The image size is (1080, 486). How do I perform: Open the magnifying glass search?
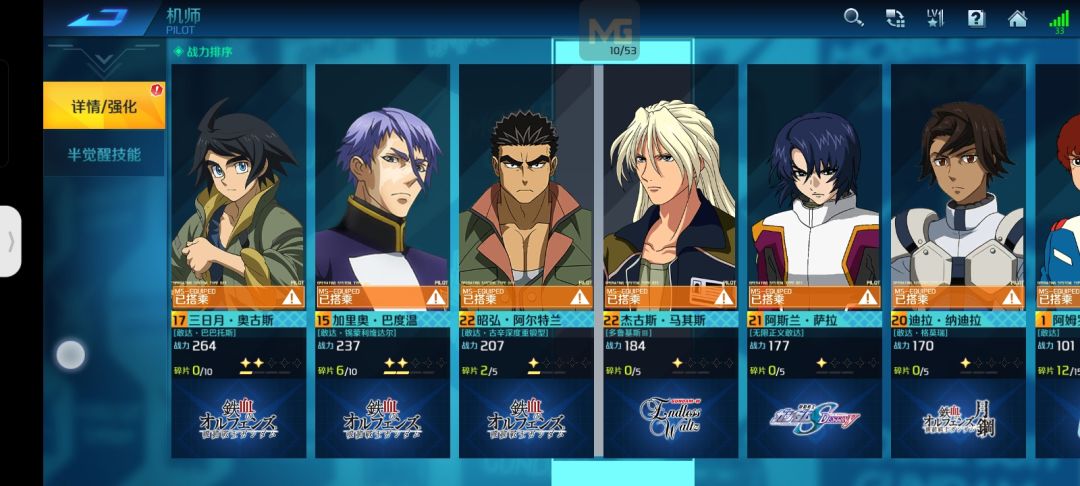pyautogui.click(x=853, y=17)
